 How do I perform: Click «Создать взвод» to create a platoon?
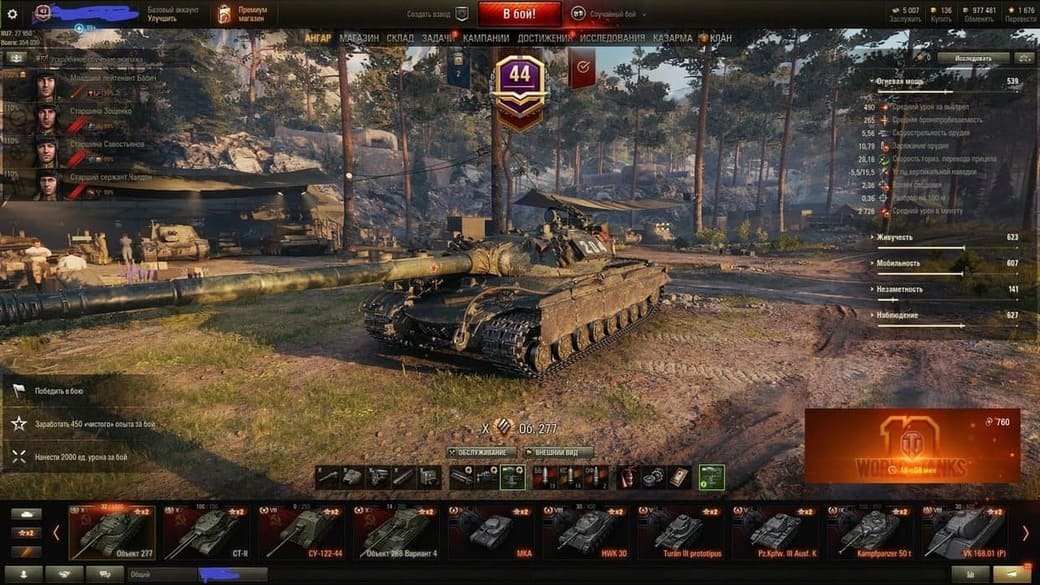(x=438, y=14)
